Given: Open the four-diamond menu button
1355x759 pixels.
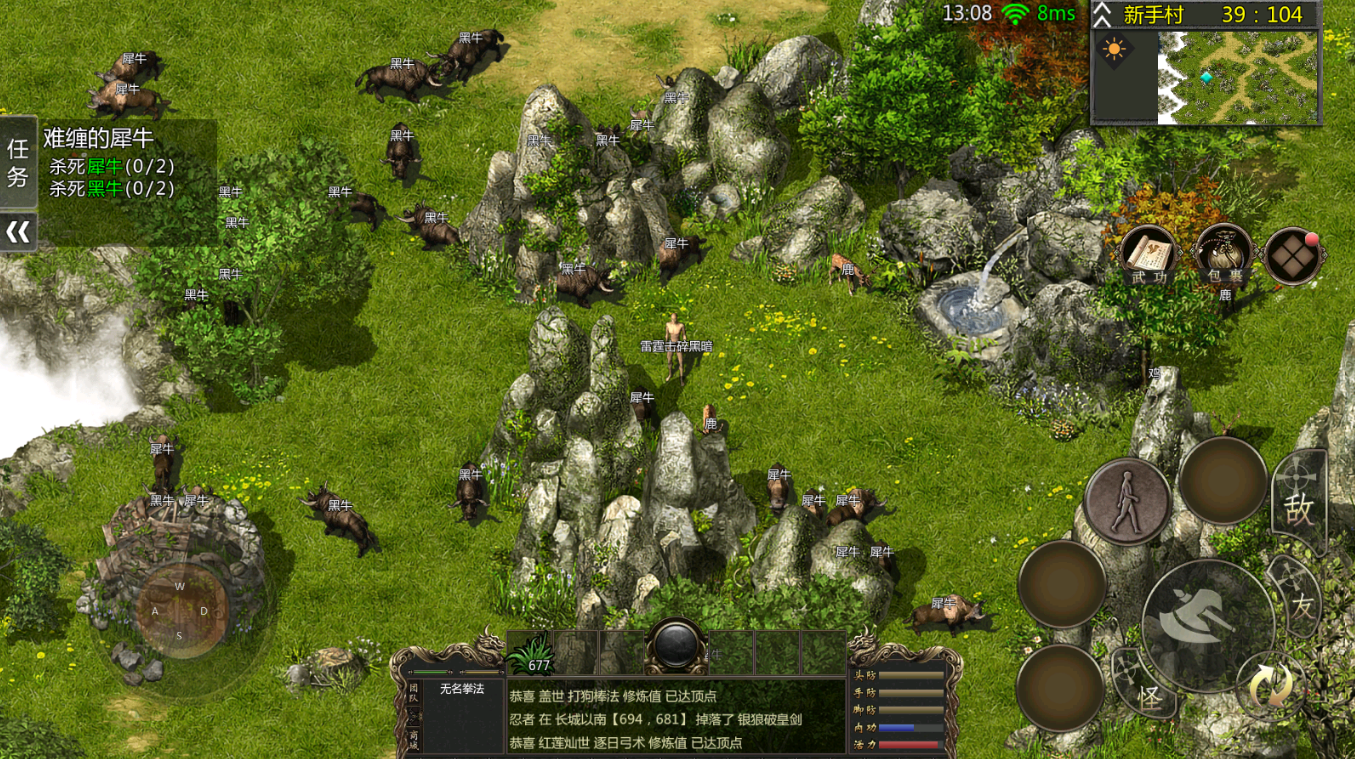Looking at the screenshot, I should [x=1294, y=256].
